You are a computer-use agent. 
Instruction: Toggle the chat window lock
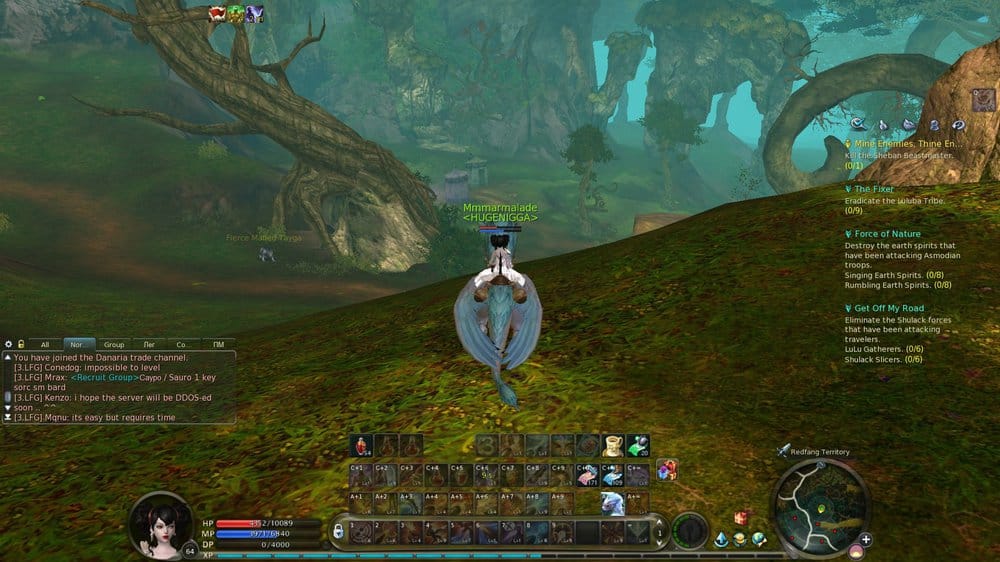pos(20,344)
